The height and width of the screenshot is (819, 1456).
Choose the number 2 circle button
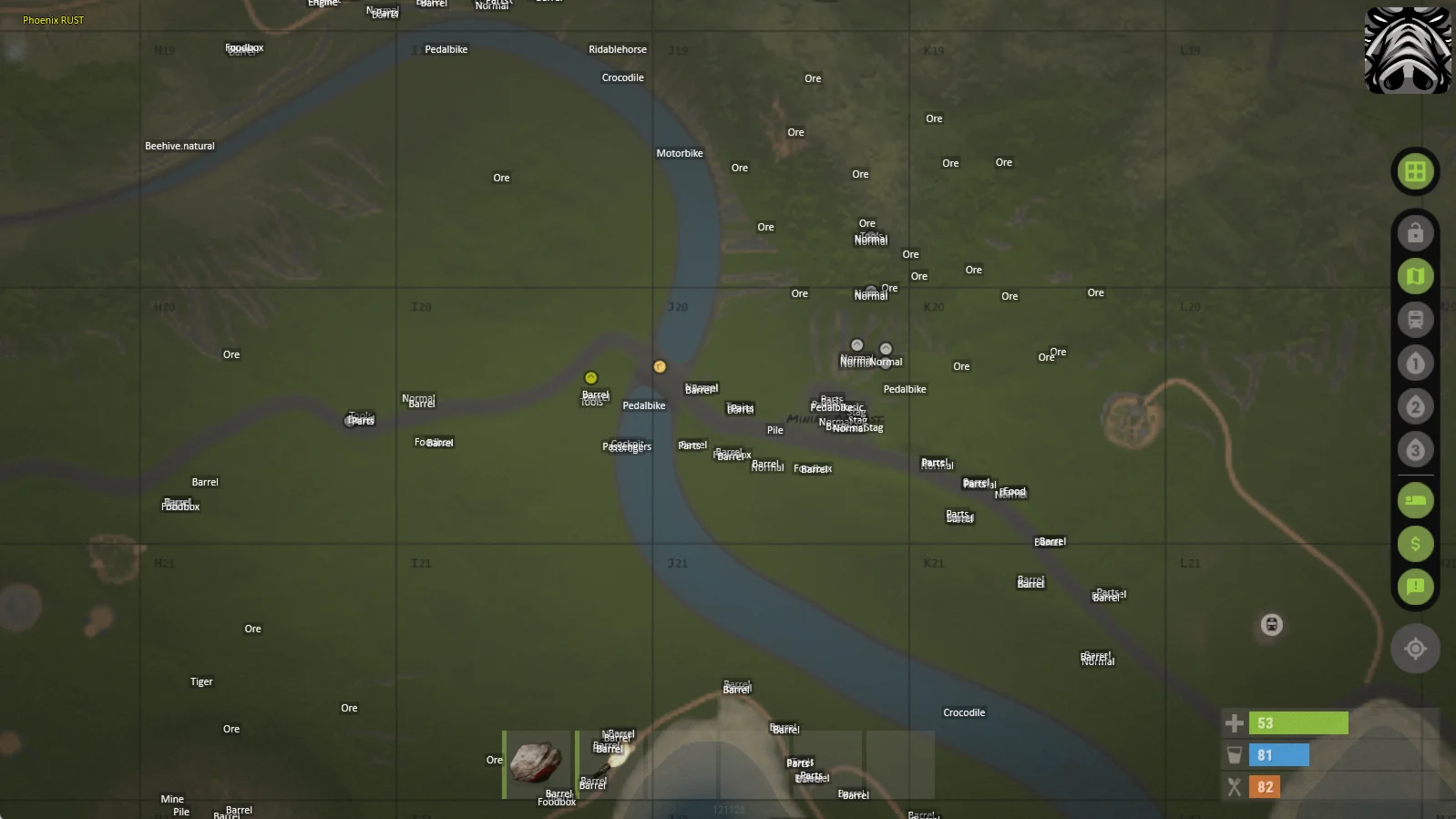pyautogui.click(x=1415, y=406)
